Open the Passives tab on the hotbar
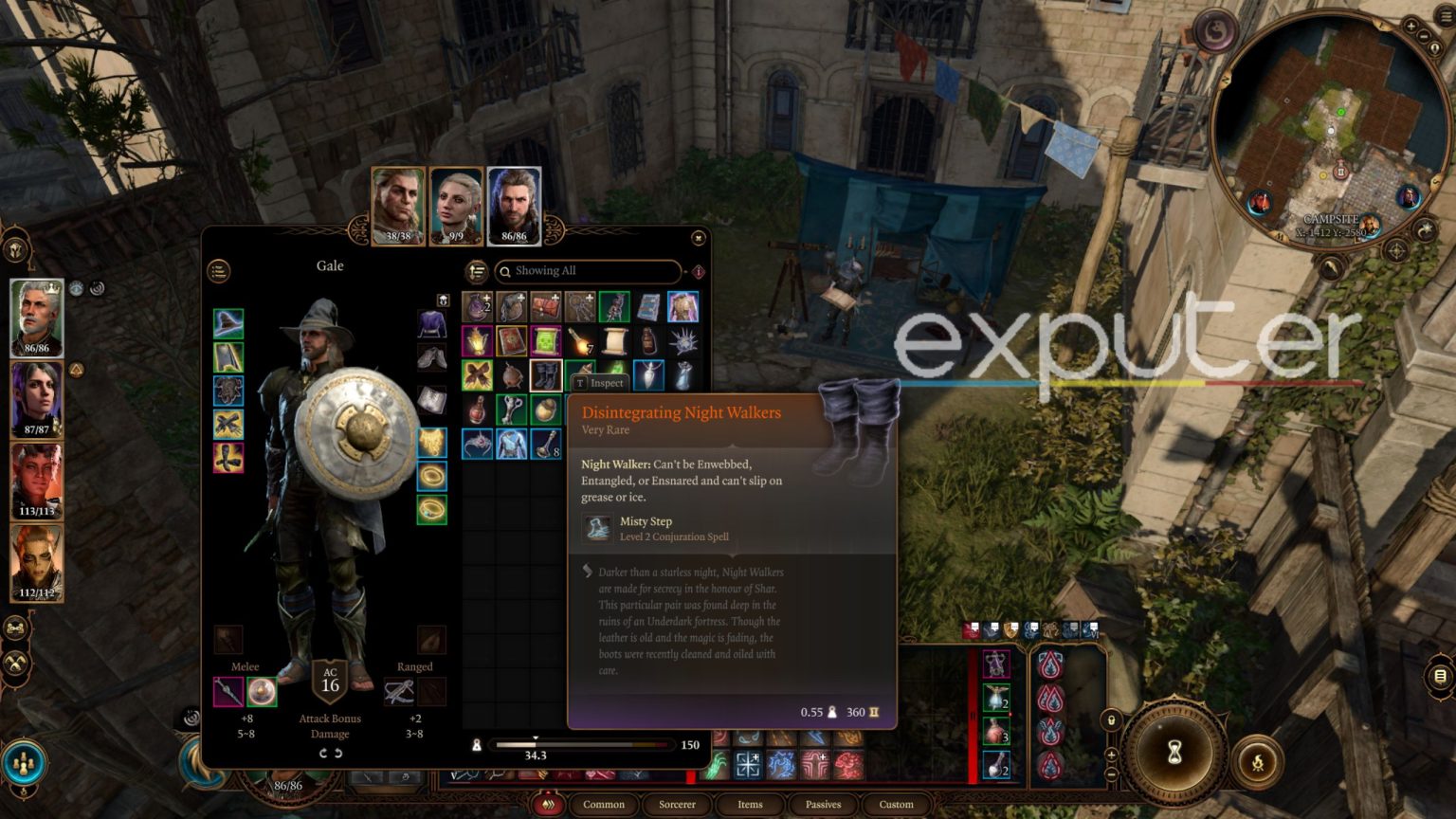The height and width of the screenshot is (819, 1456). click(822, 805)
